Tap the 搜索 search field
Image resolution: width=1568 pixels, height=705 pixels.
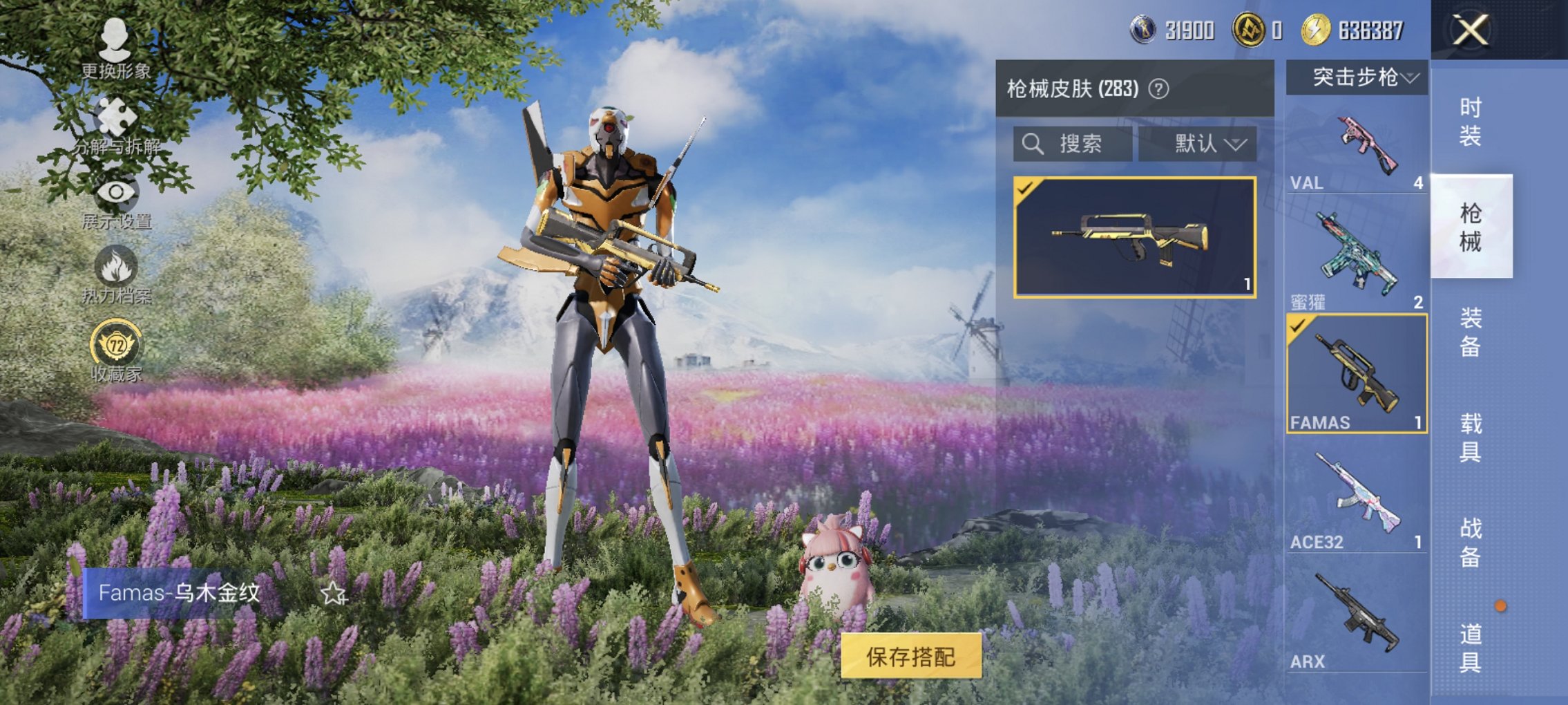1081,144
